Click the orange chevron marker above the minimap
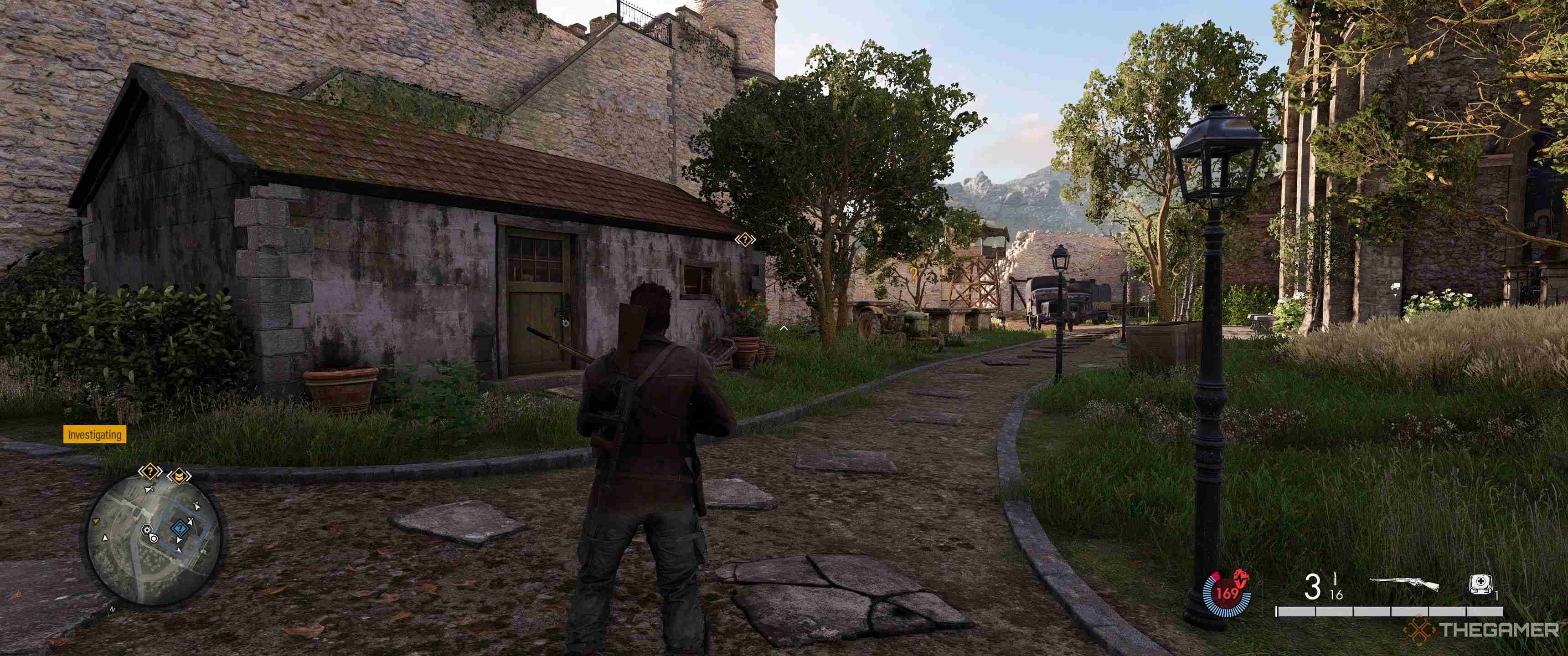 [180, 477]
